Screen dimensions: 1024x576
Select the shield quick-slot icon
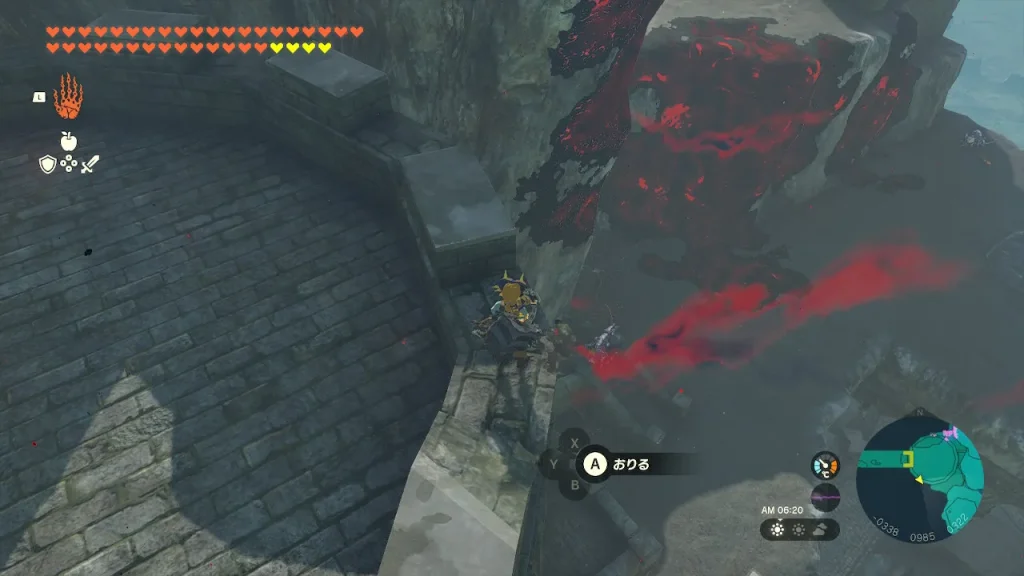click(47, 164)
